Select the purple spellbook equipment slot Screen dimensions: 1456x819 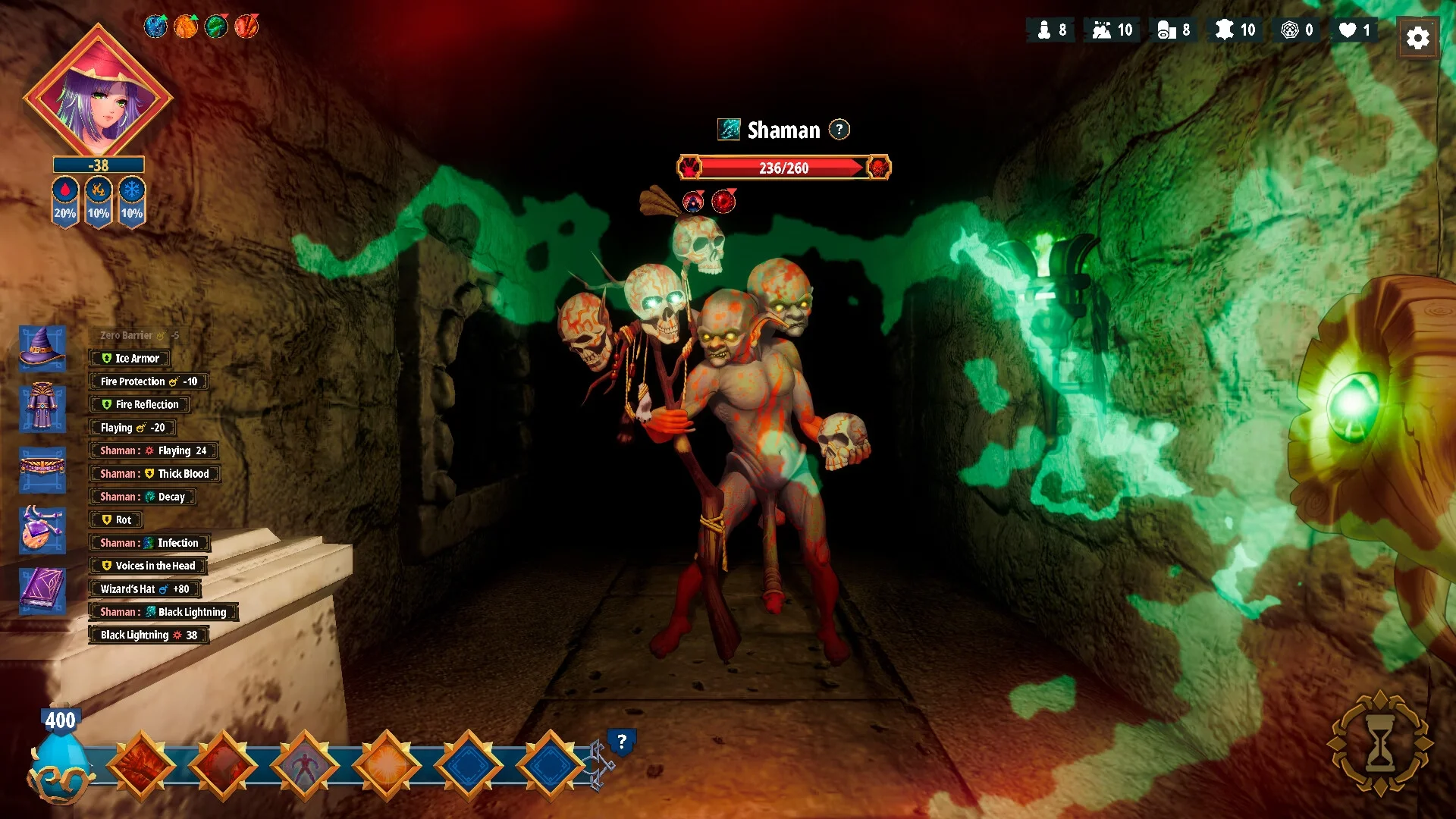click(42, 589)
